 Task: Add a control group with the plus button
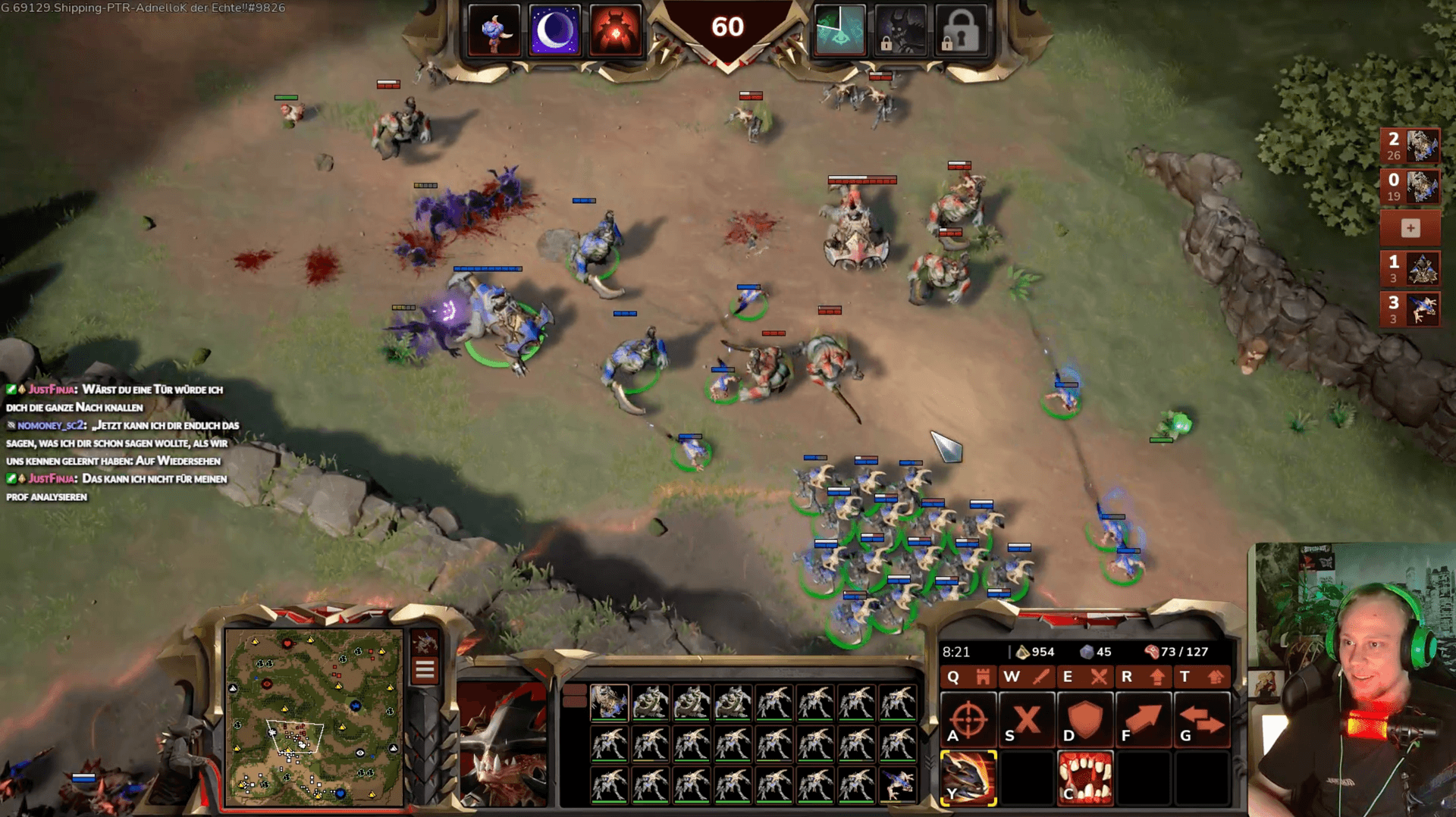tap(1410, 227)
